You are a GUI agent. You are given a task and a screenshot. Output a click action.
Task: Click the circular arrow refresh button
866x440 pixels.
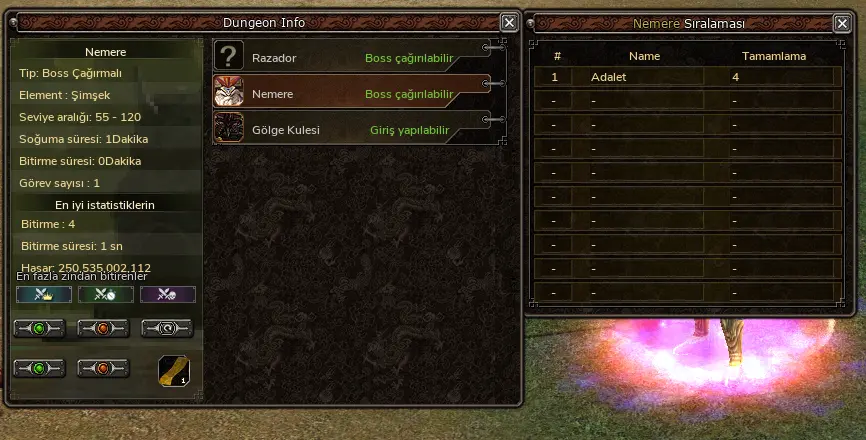pos(166,328)
